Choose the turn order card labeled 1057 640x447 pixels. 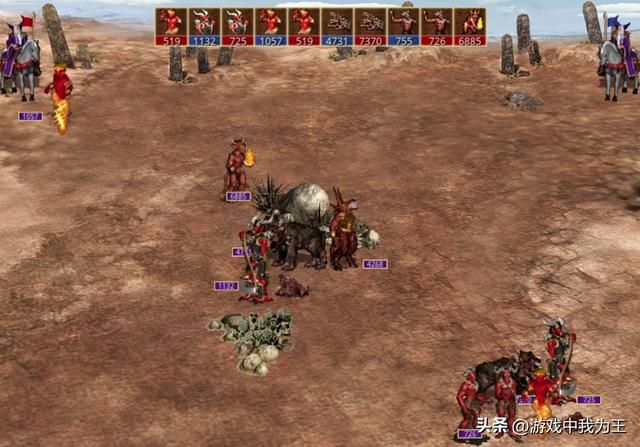(x=271, y=26)
